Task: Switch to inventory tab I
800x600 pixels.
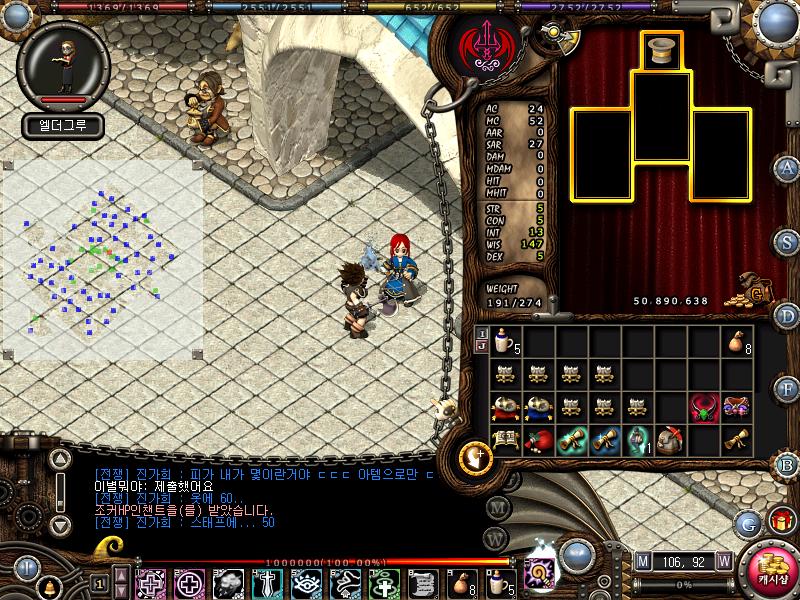Action: pyautogui.click(x=482, y=333)
